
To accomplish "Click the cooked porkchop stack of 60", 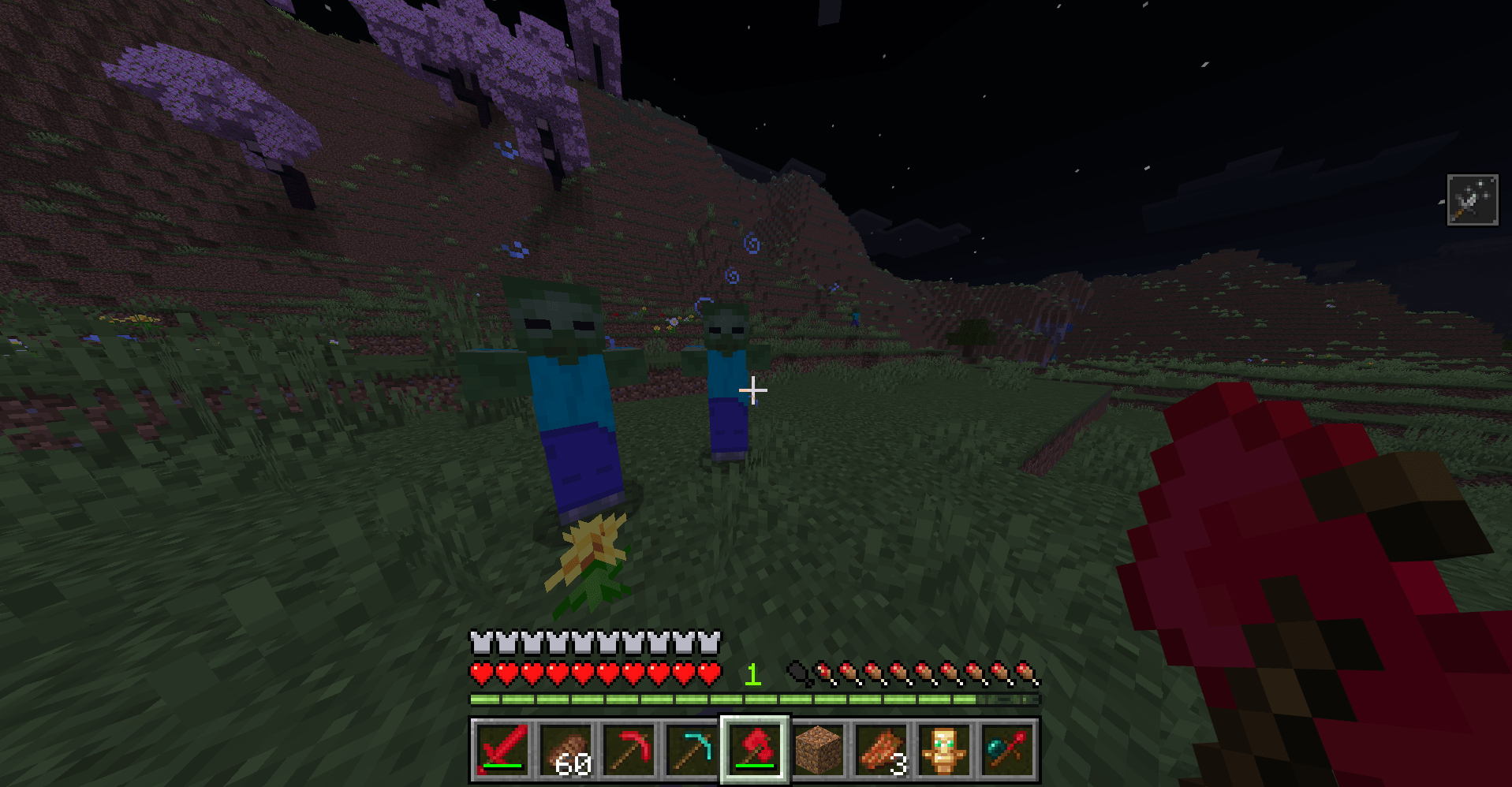I will 566,748.
